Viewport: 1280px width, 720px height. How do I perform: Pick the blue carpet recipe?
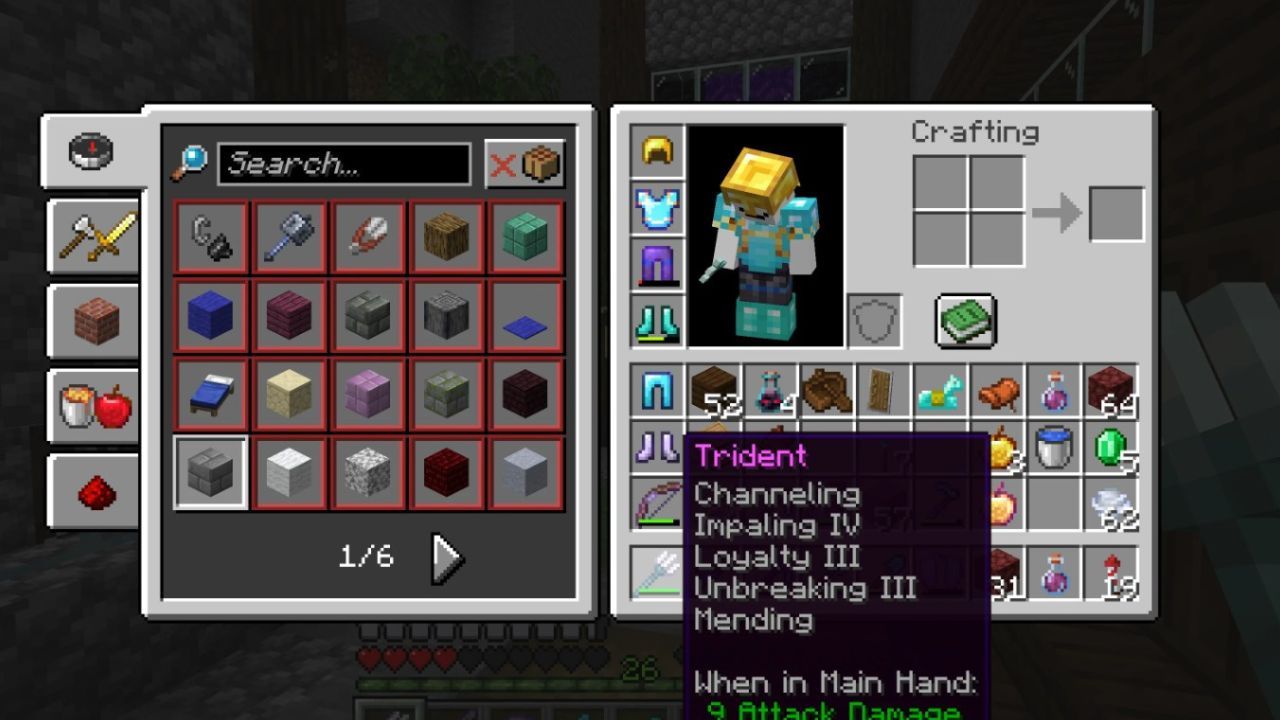click(526, 317)
